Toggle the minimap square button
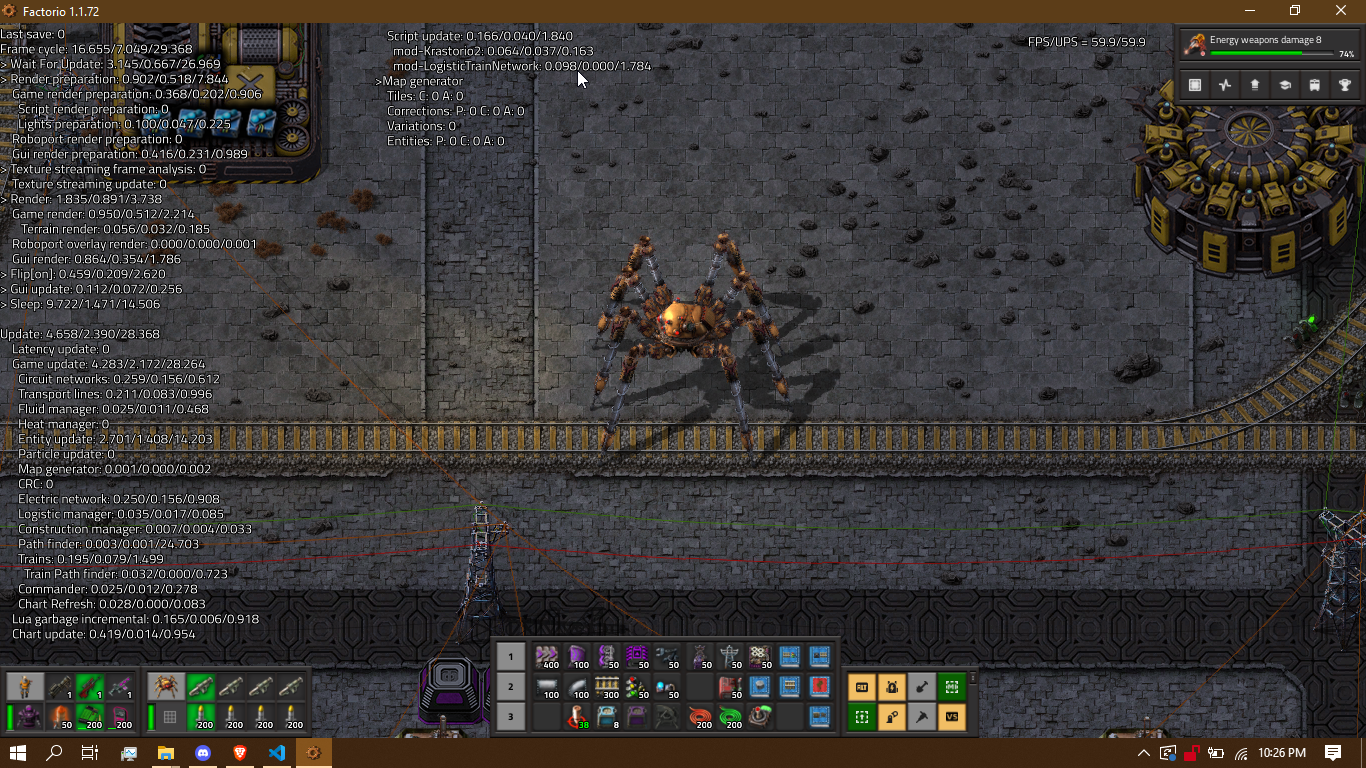 (x=1195, y=85)
